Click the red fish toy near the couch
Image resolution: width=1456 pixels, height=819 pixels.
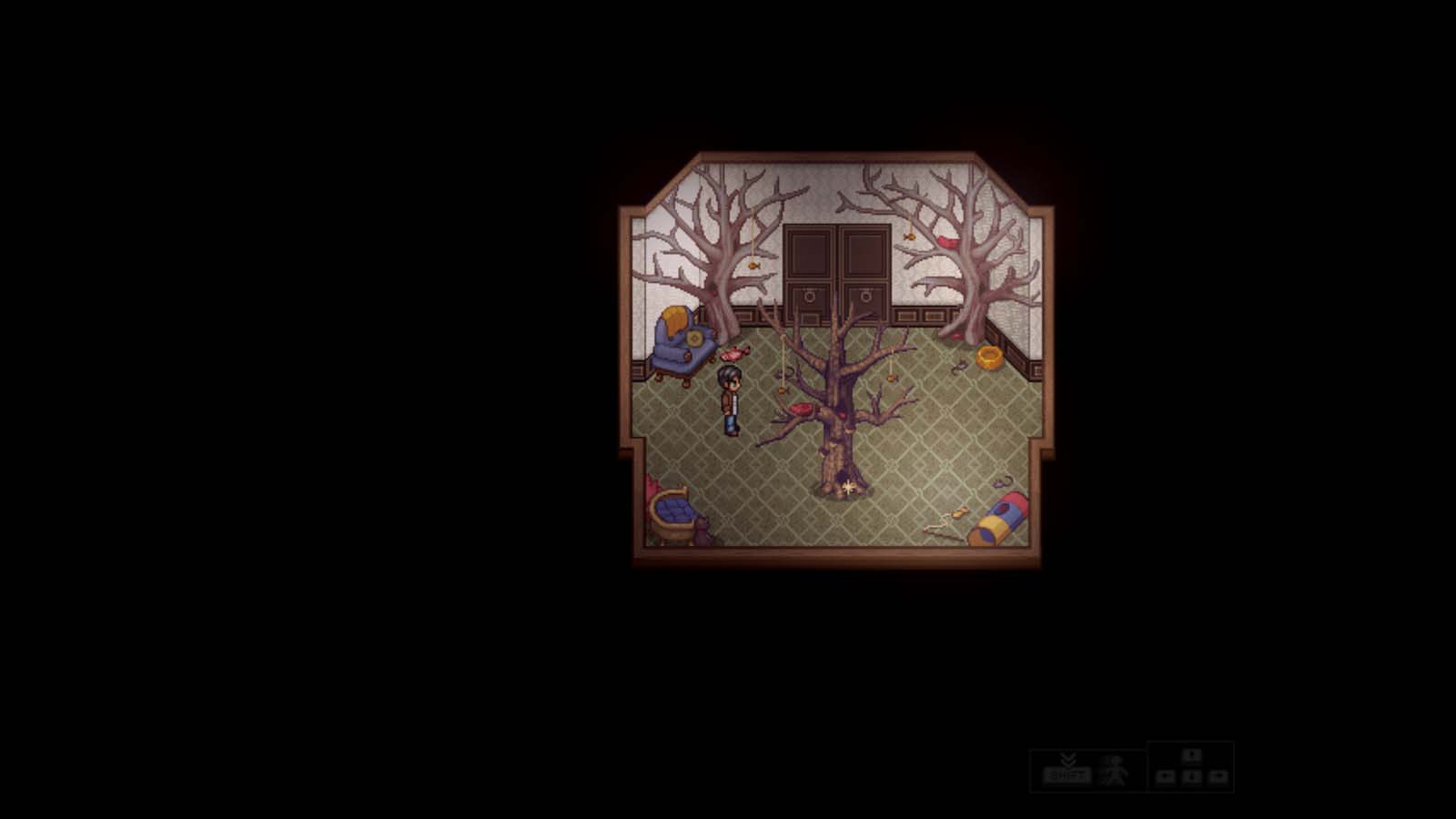click(733, 353)
